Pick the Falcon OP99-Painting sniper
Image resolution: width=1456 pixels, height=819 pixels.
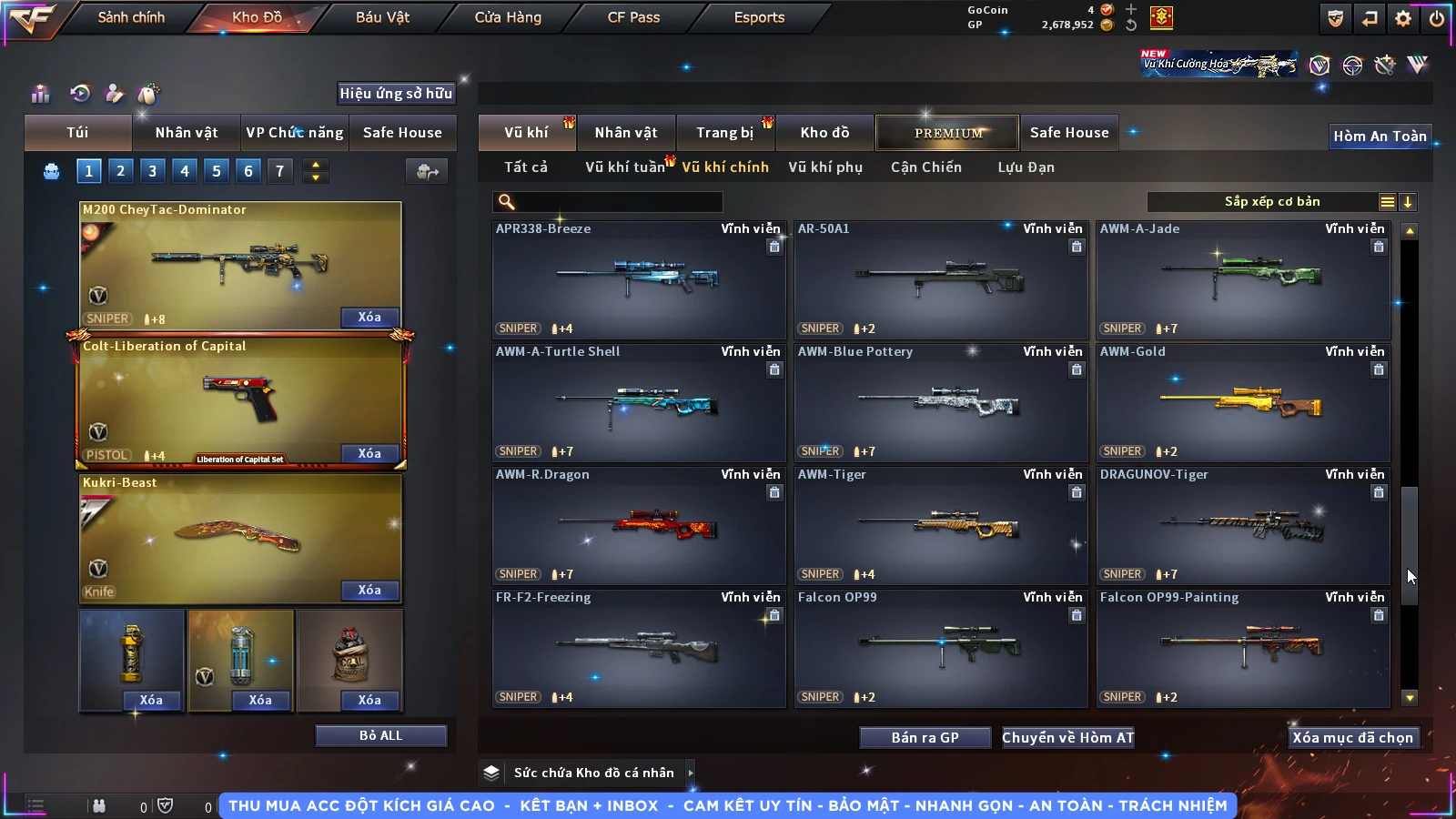(x=1243, y=648)
